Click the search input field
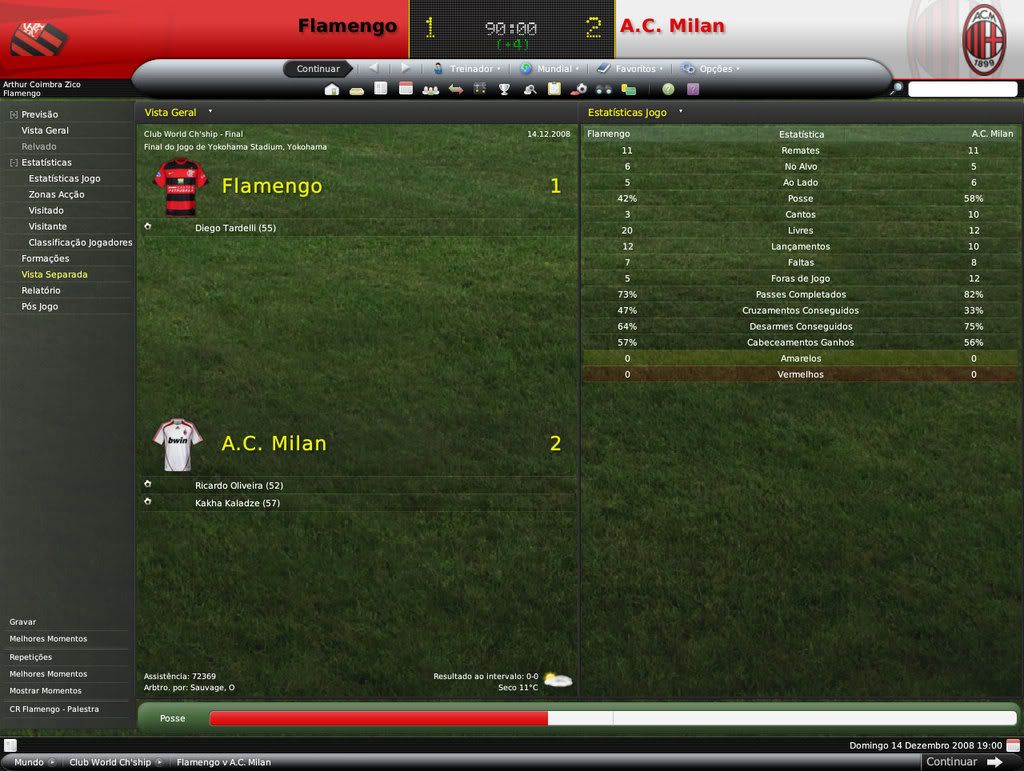This screenshot has width=1024, height=771. tap(962, 89)
